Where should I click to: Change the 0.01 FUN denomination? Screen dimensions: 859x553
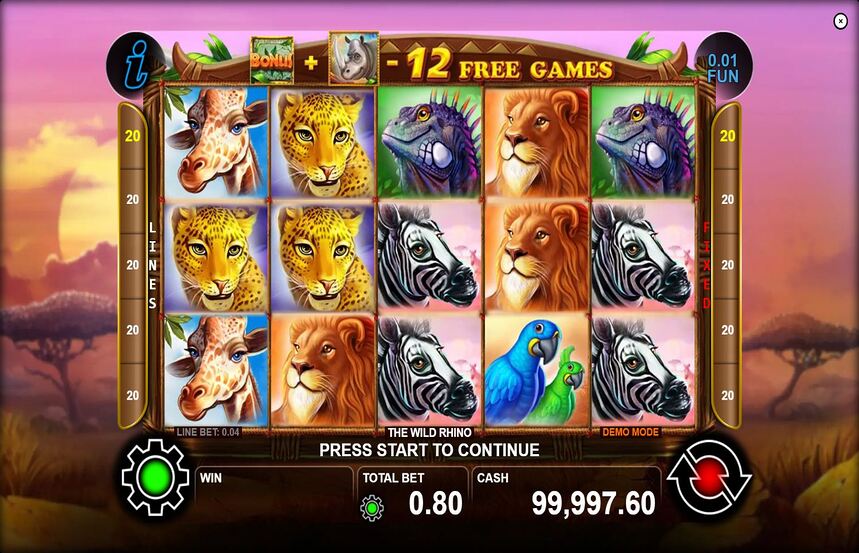tap(722, 67)
